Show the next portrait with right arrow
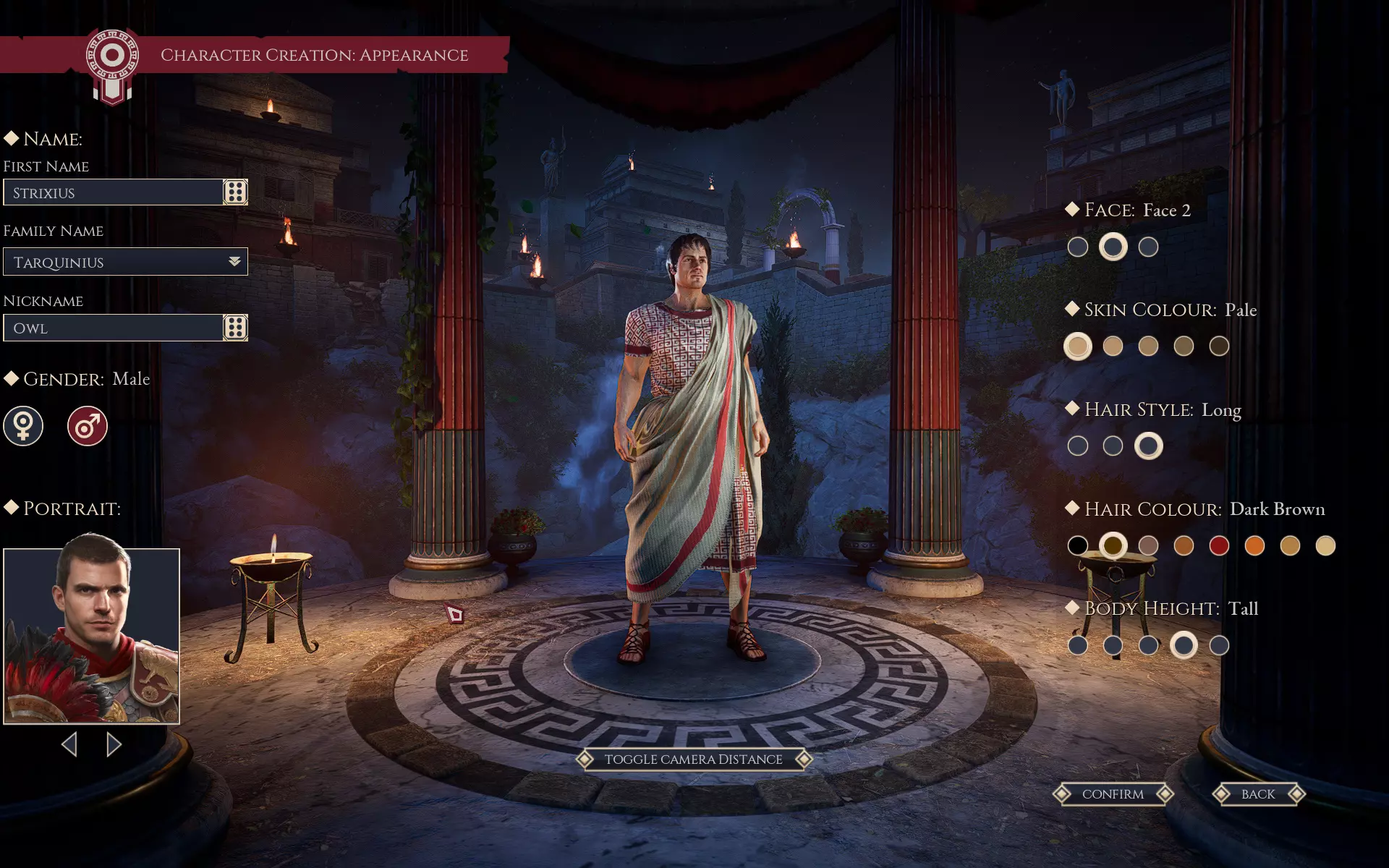Image resolution: width=1389 pixels, height=868 pixels. pos(114,744)
